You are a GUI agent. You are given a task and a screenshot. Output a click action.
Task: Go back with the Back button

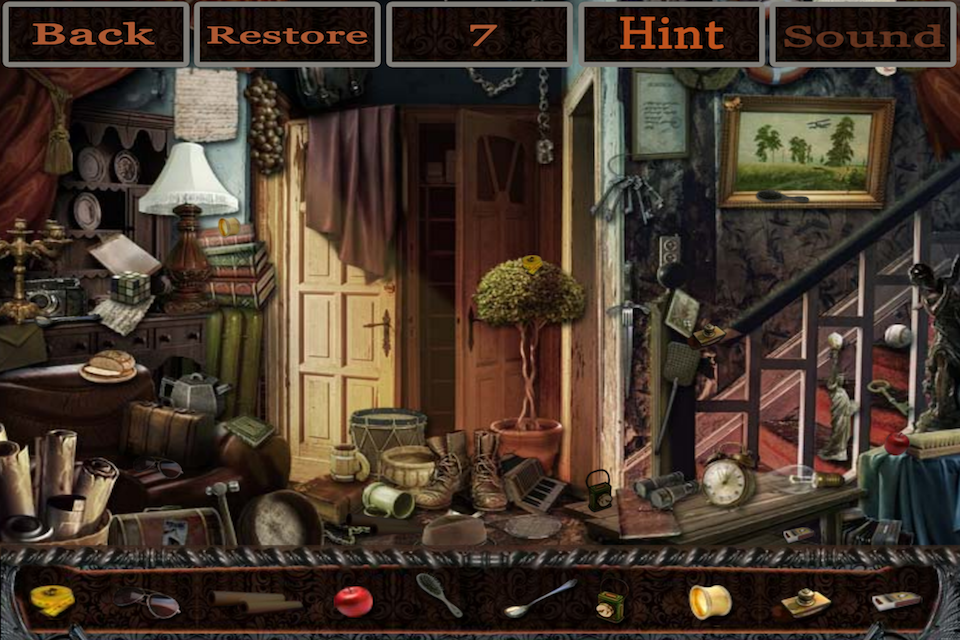coord(94,34)
